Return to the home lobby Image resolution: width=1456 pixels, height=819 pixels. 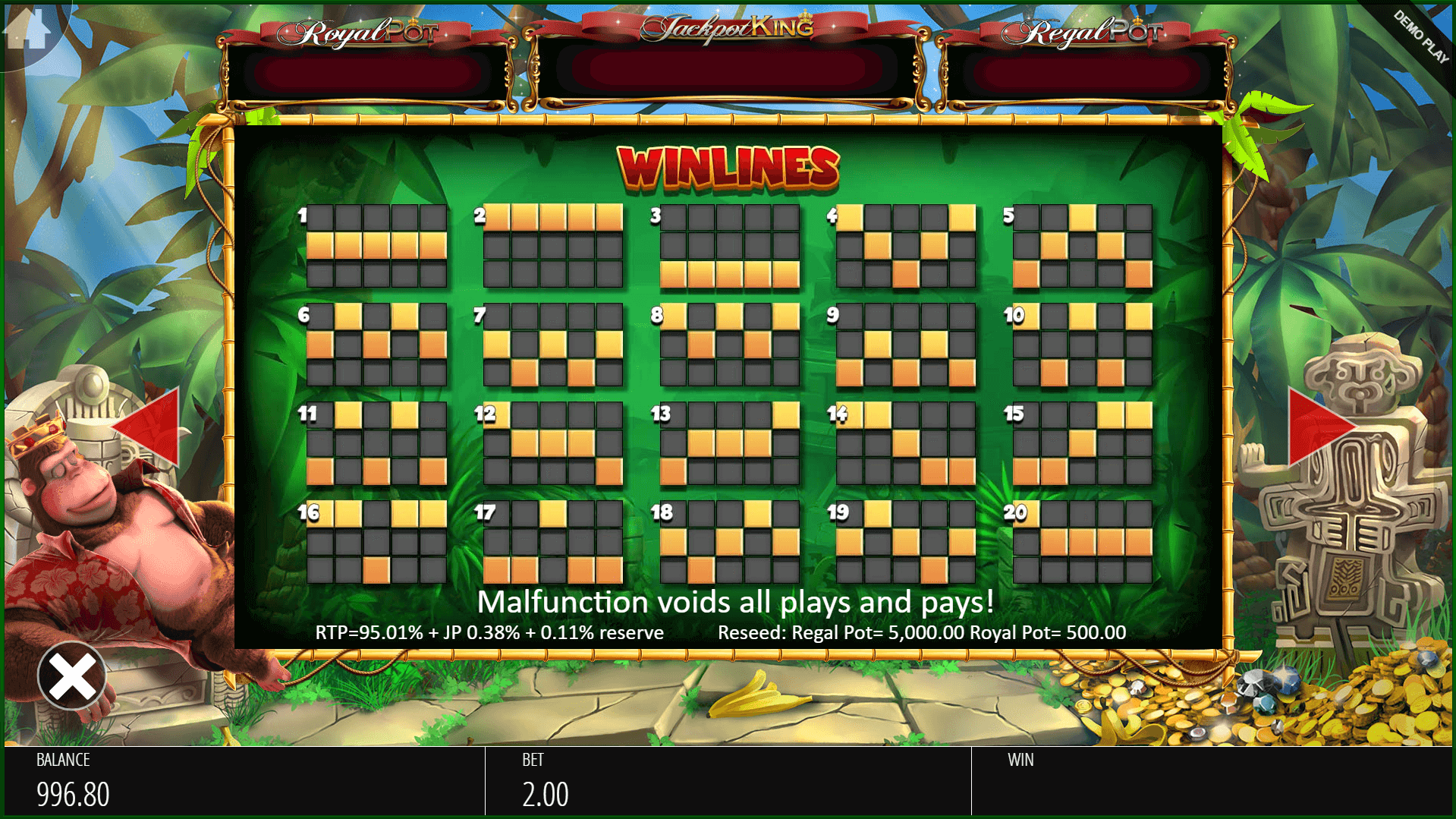point(28,30)
